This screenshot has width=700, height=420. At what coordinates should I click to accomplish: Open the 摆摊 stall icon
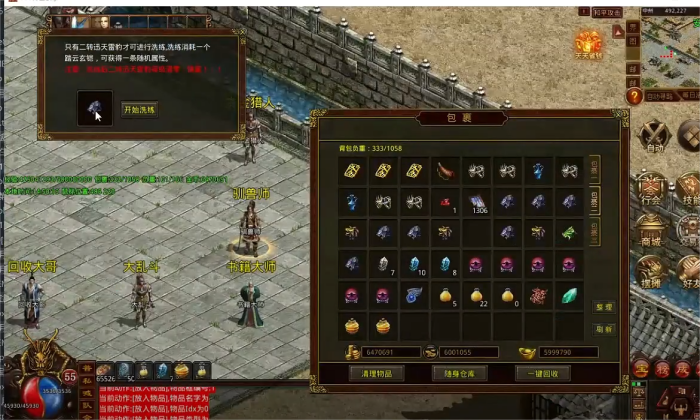click(x=651, y=270)
